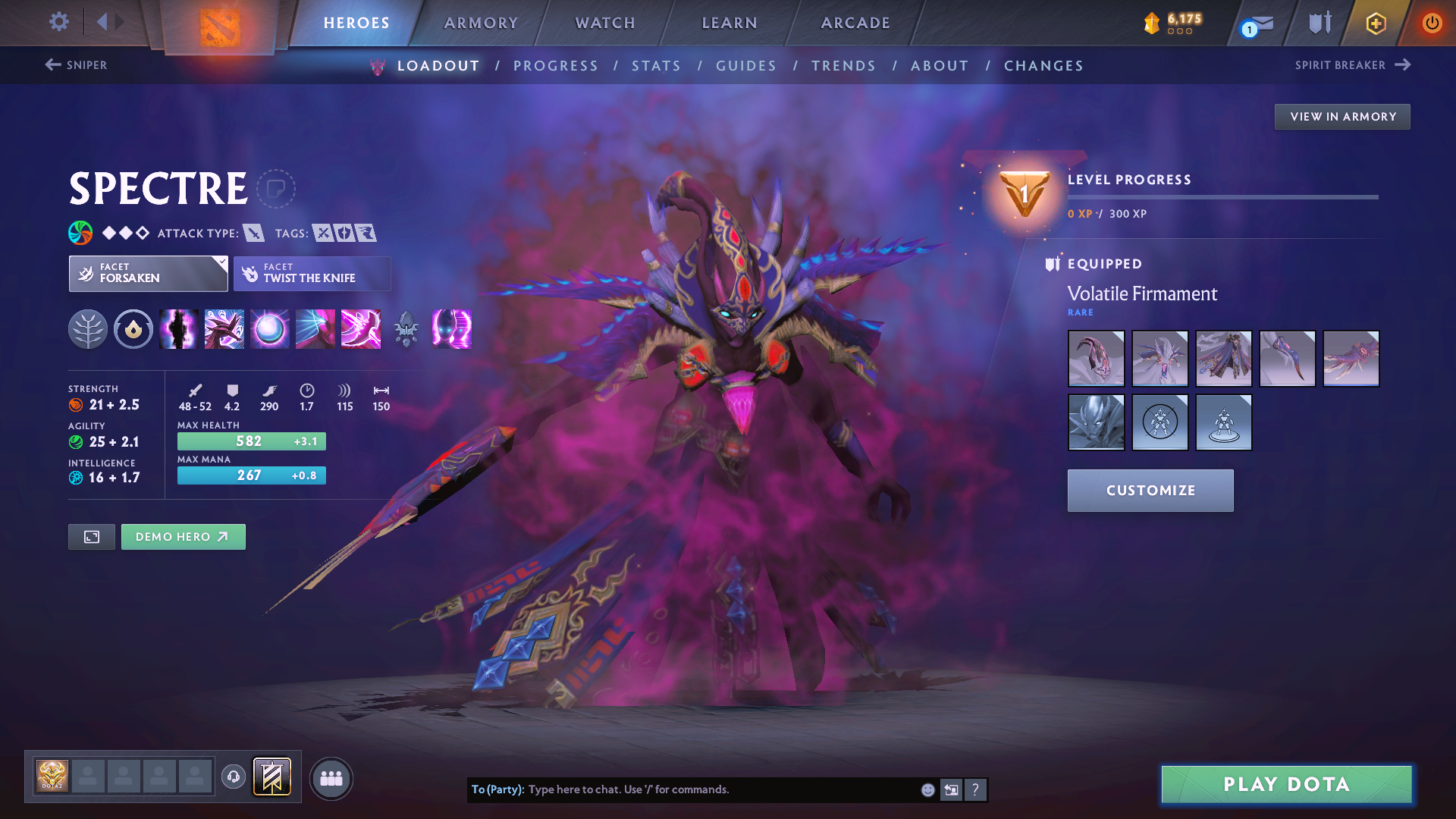Open the Forsaken facet dropdown
Image resolution: width=1456 pixels, height=819 pixels.
click(x=148, y=273)
